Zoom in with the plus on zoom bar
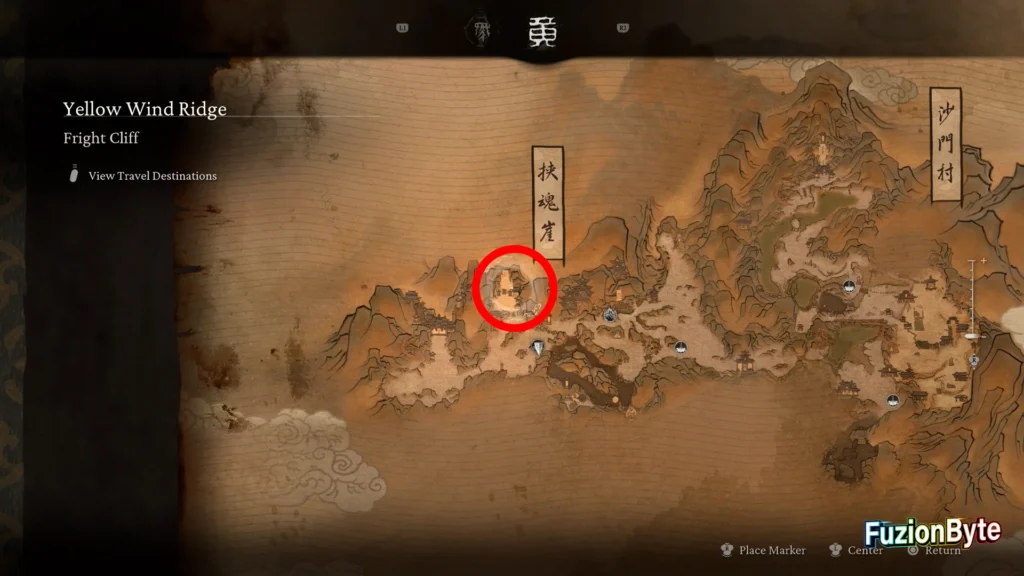This screenshot has width=1024, height=576. coord(984,261)
